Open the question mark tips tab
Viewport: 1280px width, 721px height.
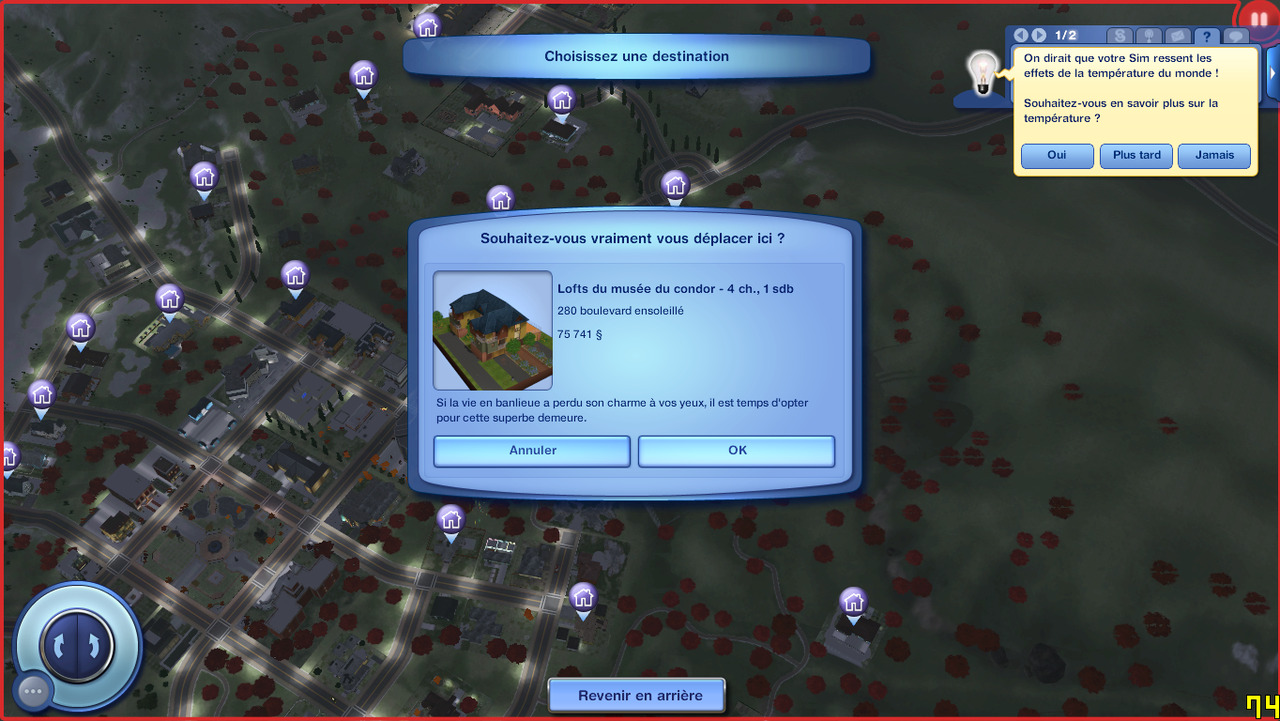point(1207,37)
